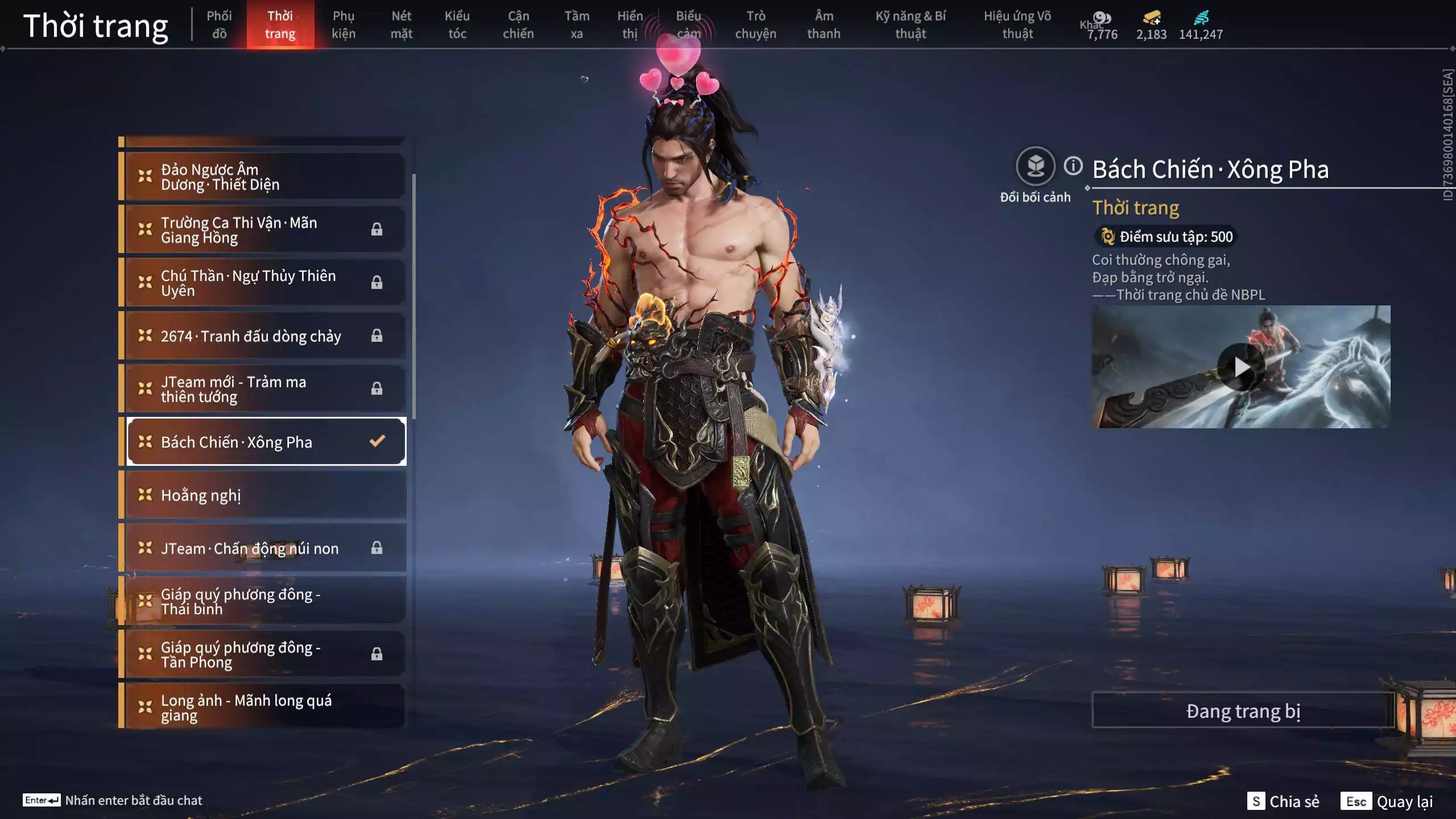Click the Chia sẻ share button
This screenshot has height=819, width=1456.
click(1283, 801)
